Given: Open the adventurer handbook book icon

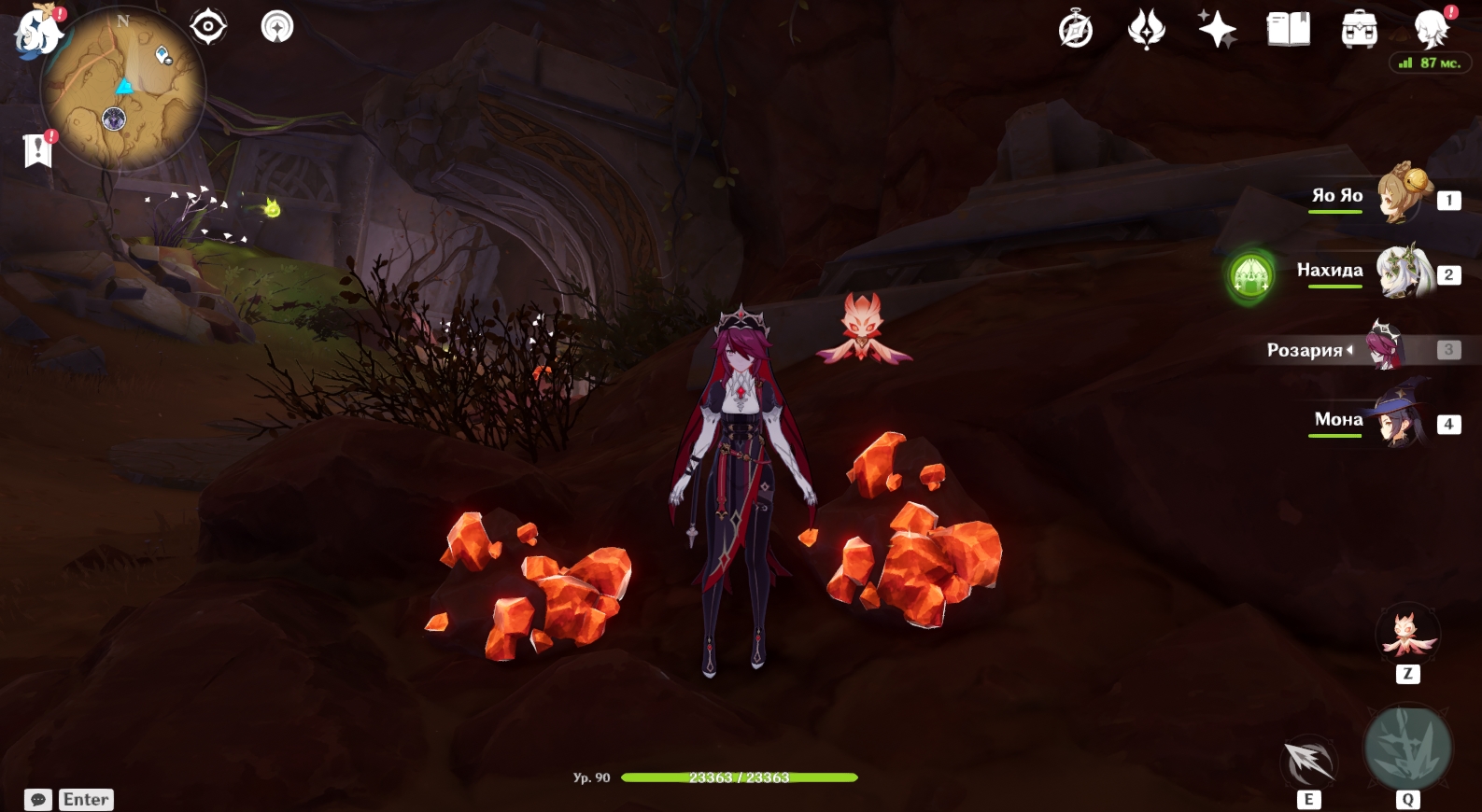Looking at the screenshot, I should click(1289, 30).
